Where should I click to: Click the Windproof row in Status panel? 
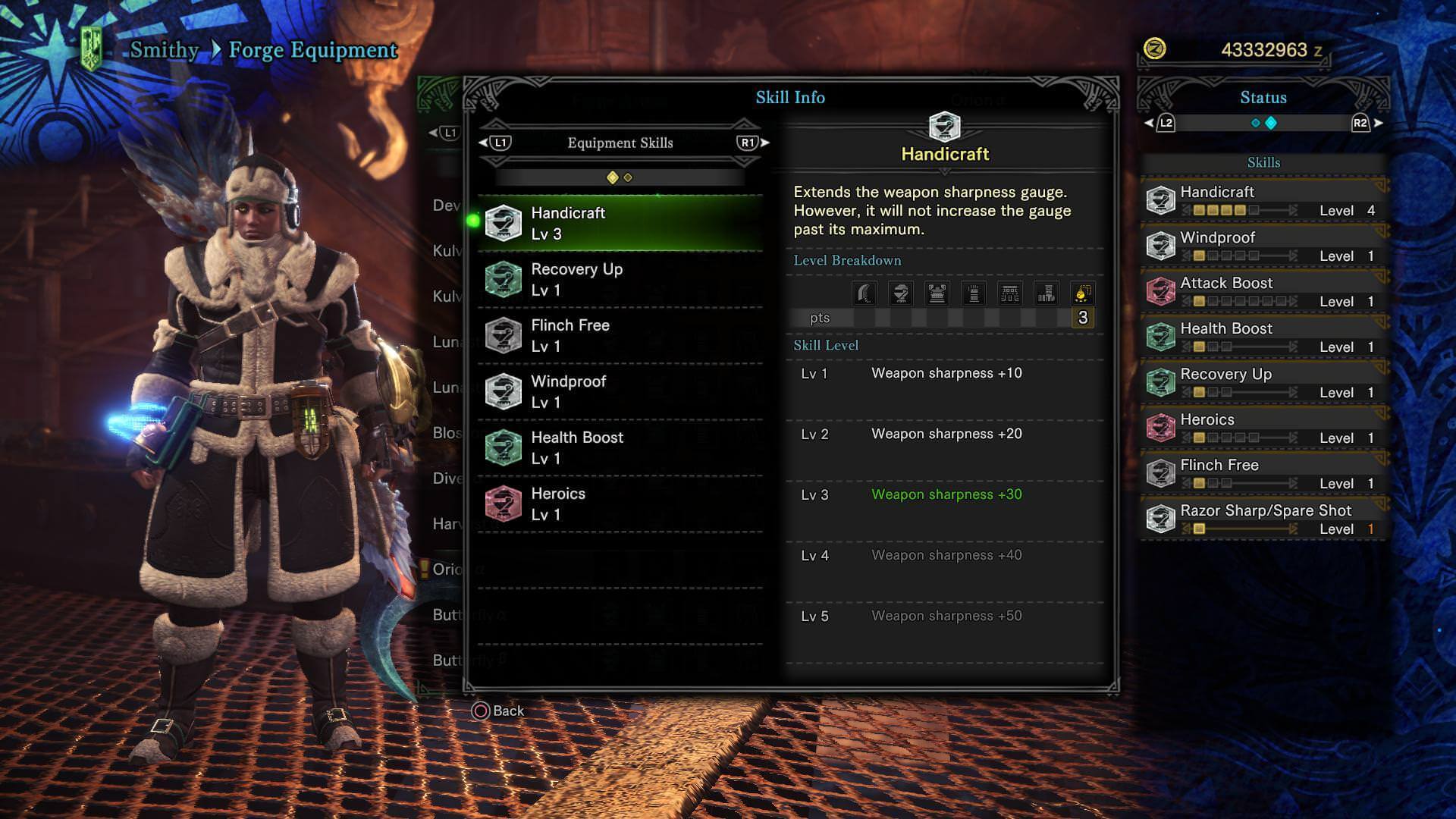1263,246
